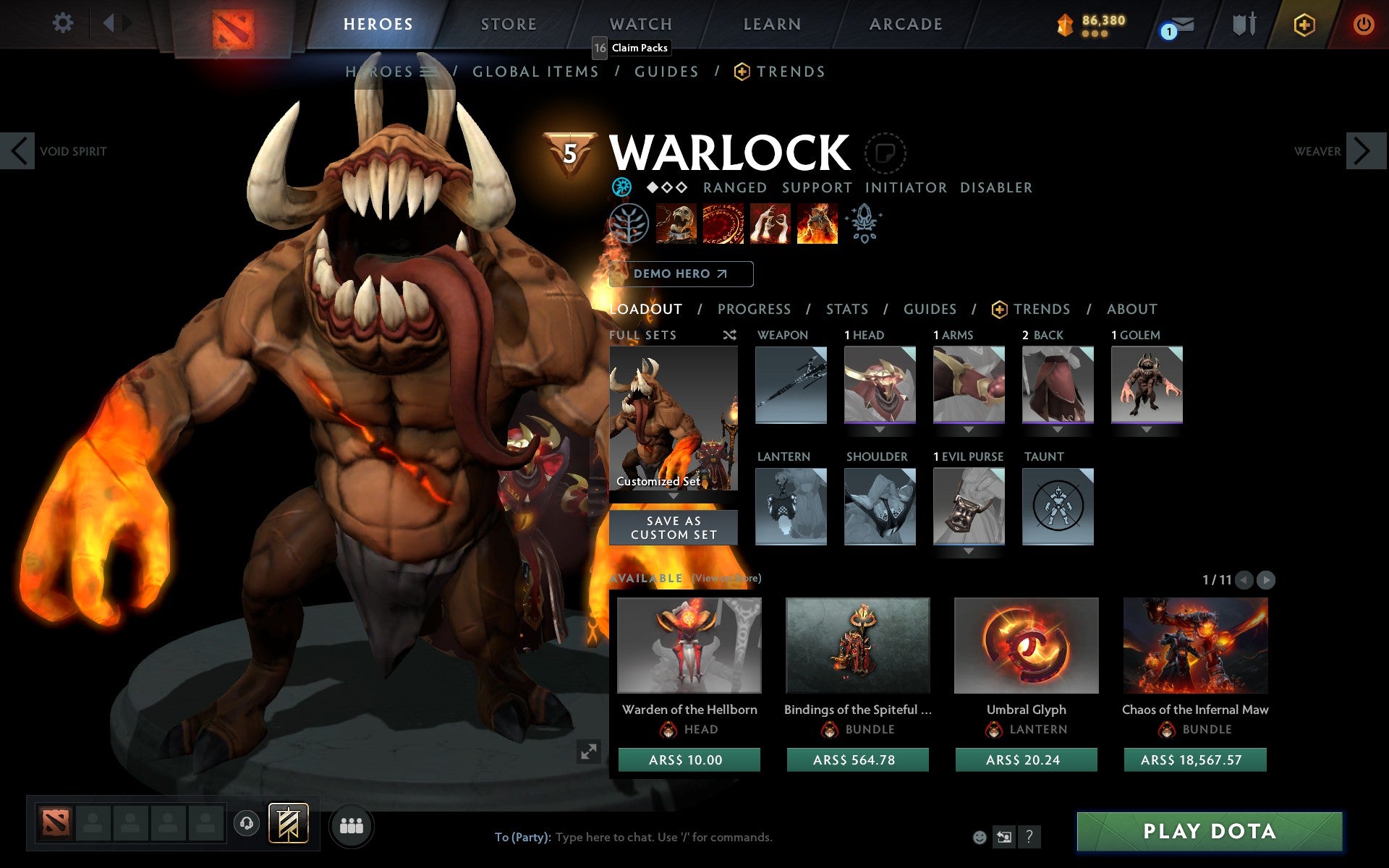Click the settings gear icon

point(64,22)
